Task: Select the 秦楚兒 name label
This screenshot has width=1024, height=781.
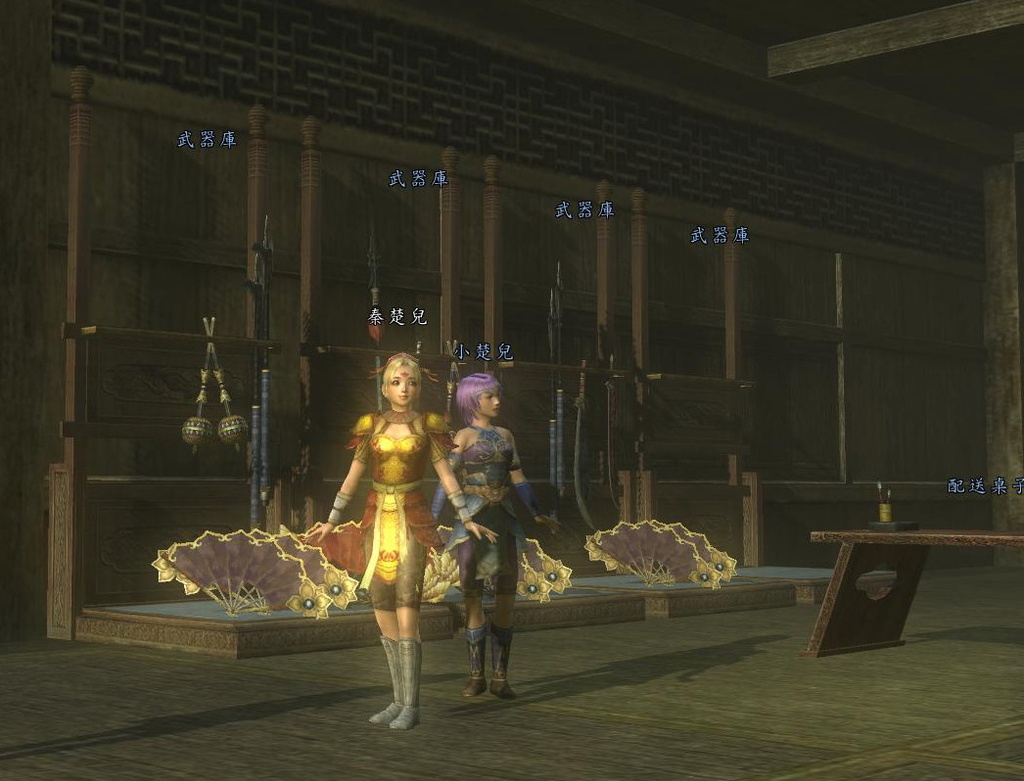Action: coord(397,317)
